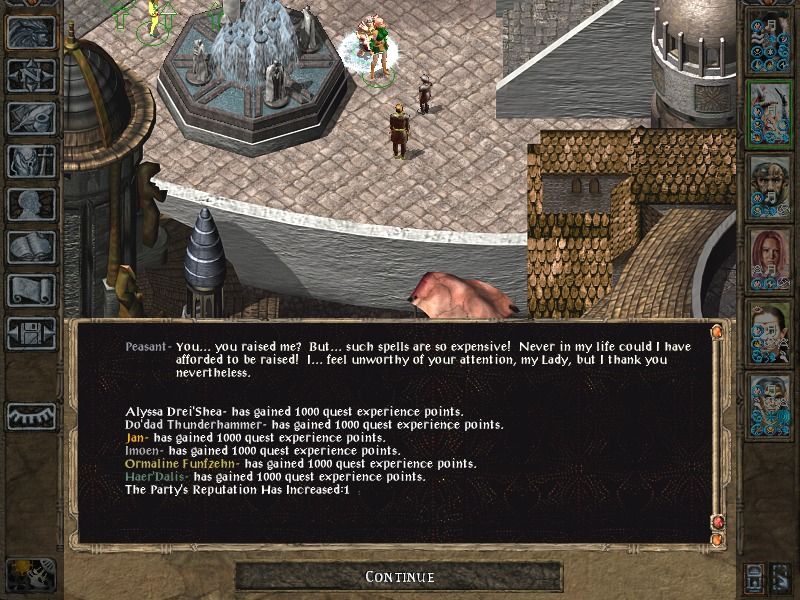The width and height of the screenshot is (800, 600).
Task: Select Jan's bearded portrait
Action: (x=768, y=186)
